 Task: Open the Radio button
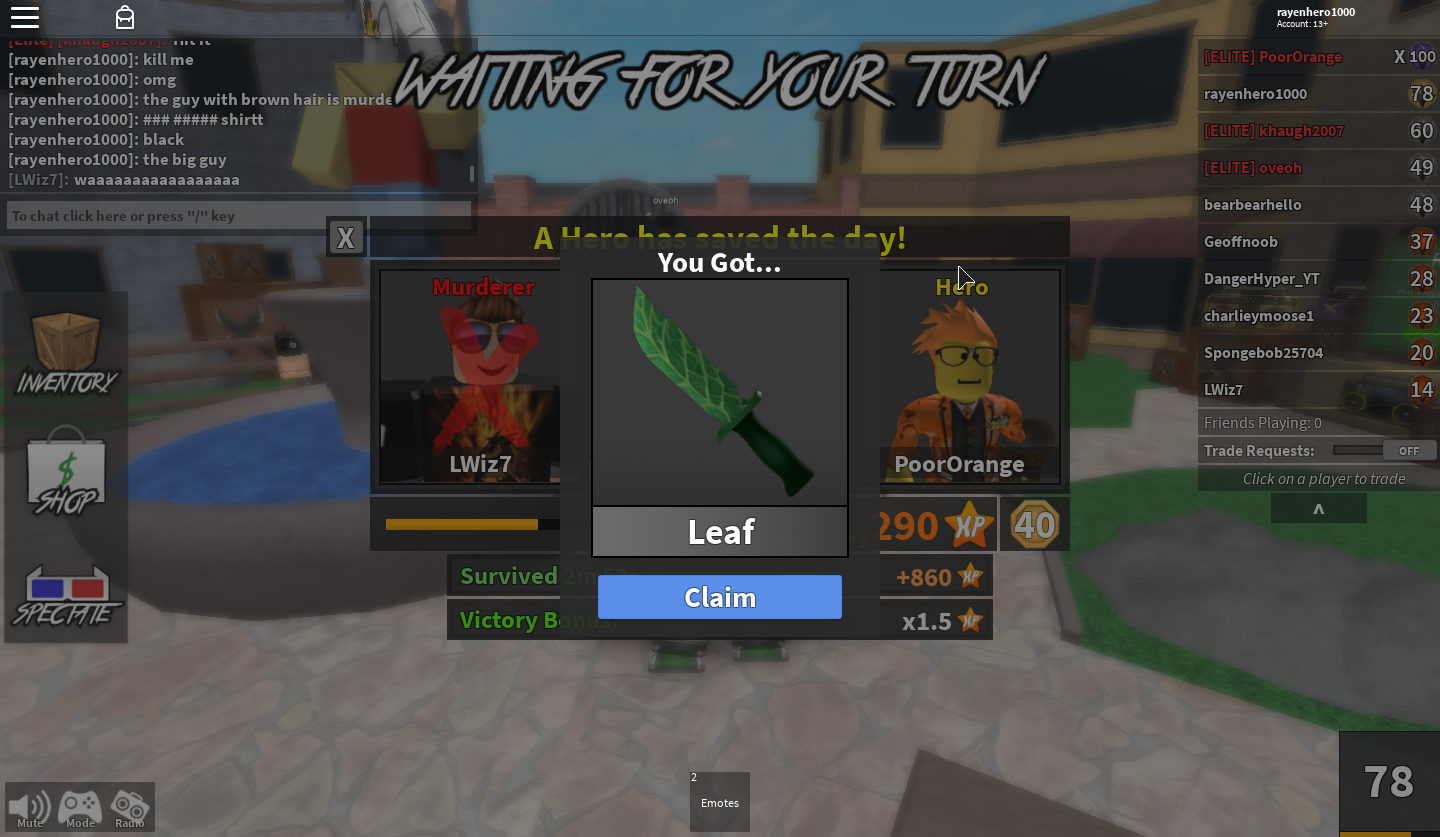[x=129, y=808]
